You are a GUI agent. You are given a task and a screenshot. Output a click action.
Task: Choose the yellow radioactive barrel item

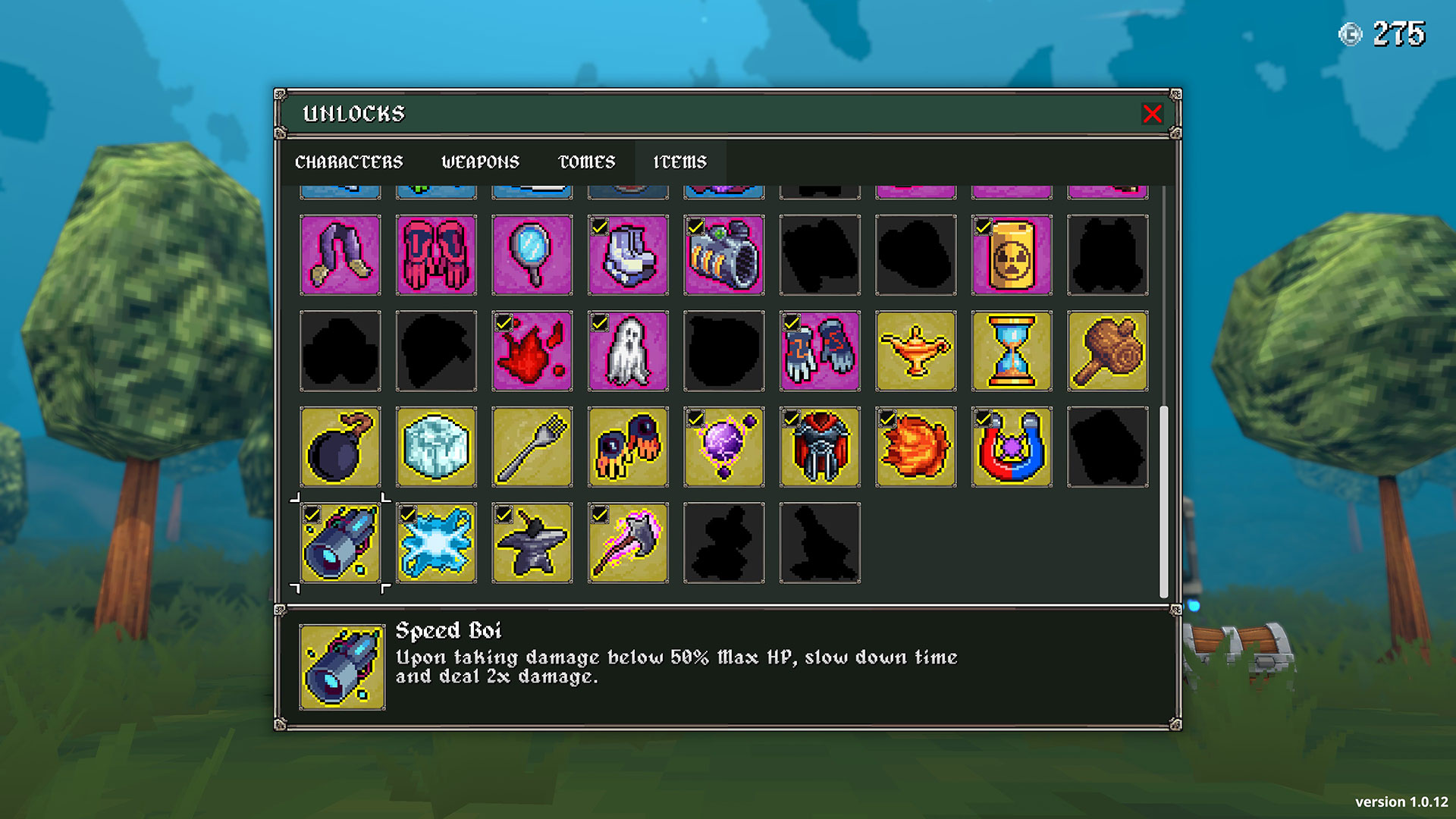[1012, 255]
